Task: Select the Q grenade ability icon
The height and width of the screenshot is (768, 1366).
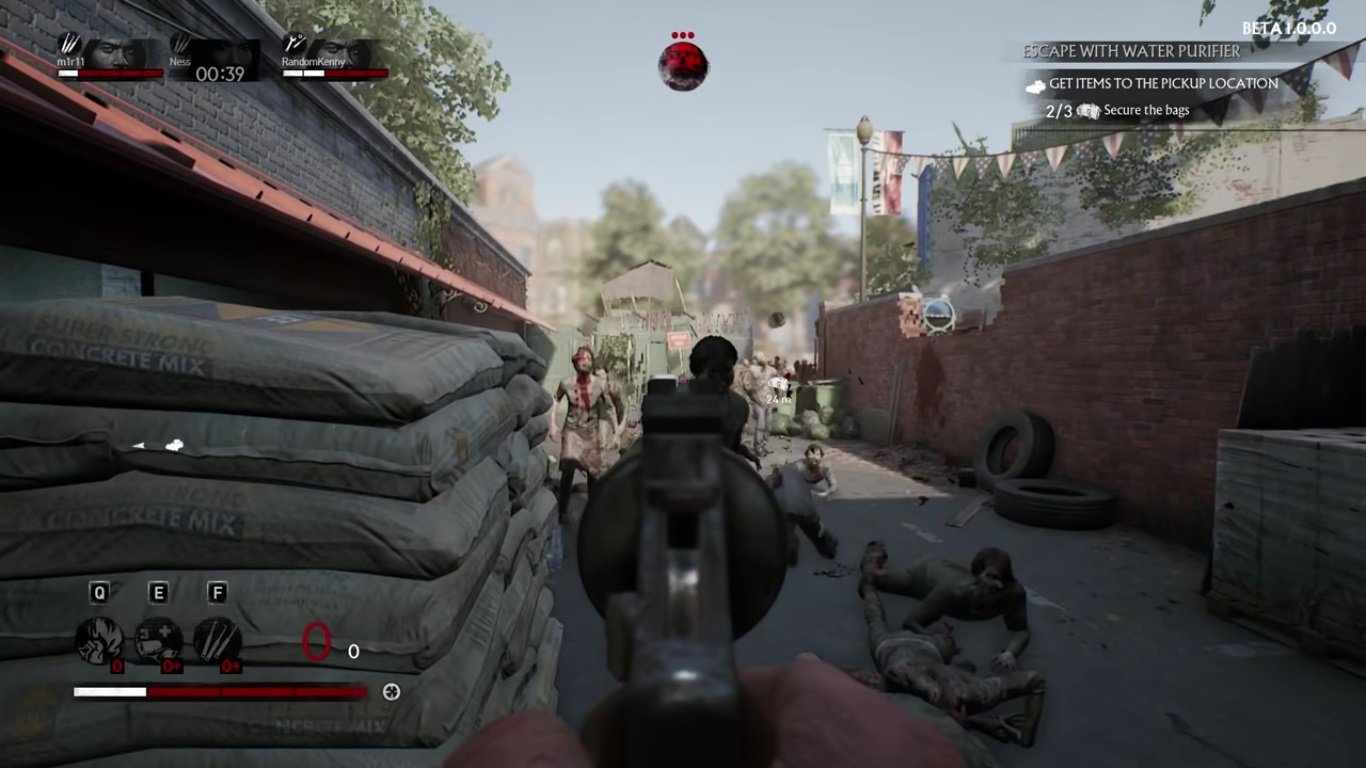Action: 100,639
